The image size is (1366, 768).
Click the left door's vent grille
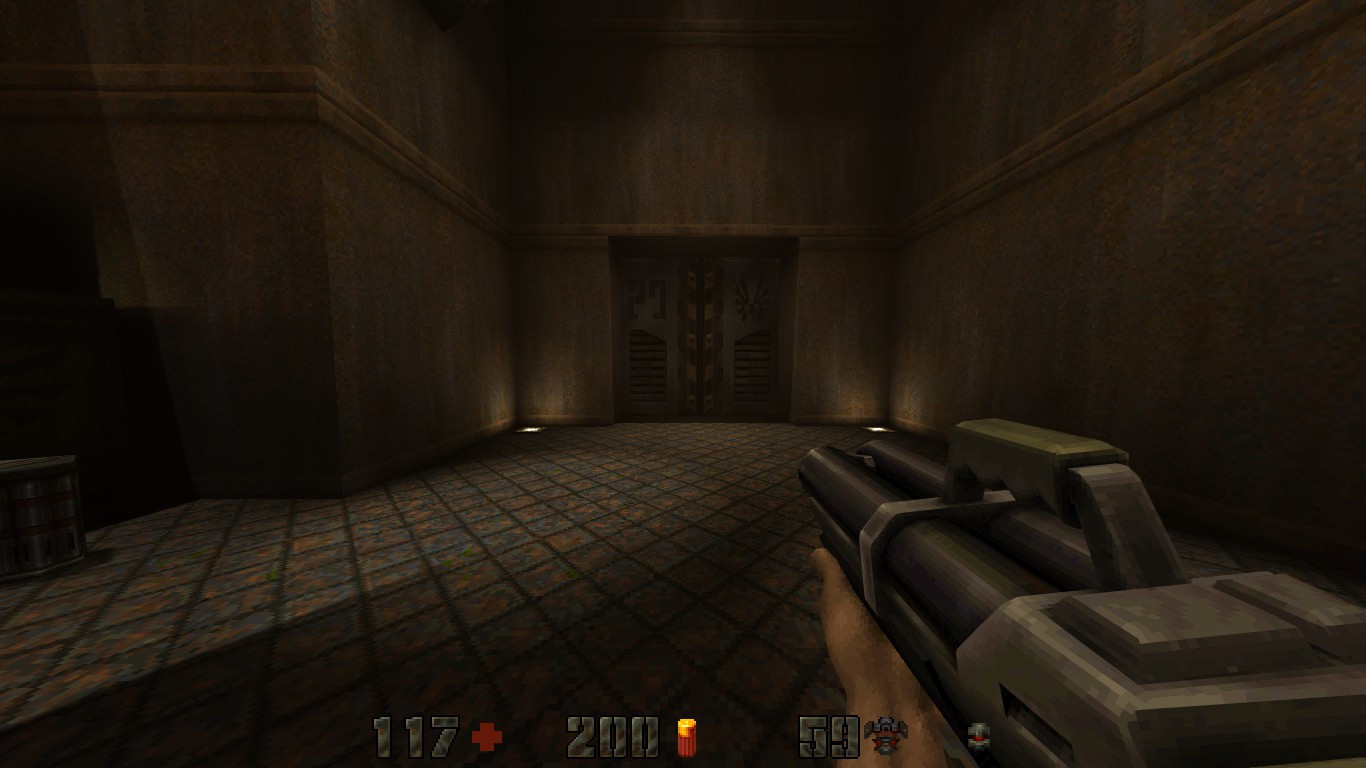(648, 360)
